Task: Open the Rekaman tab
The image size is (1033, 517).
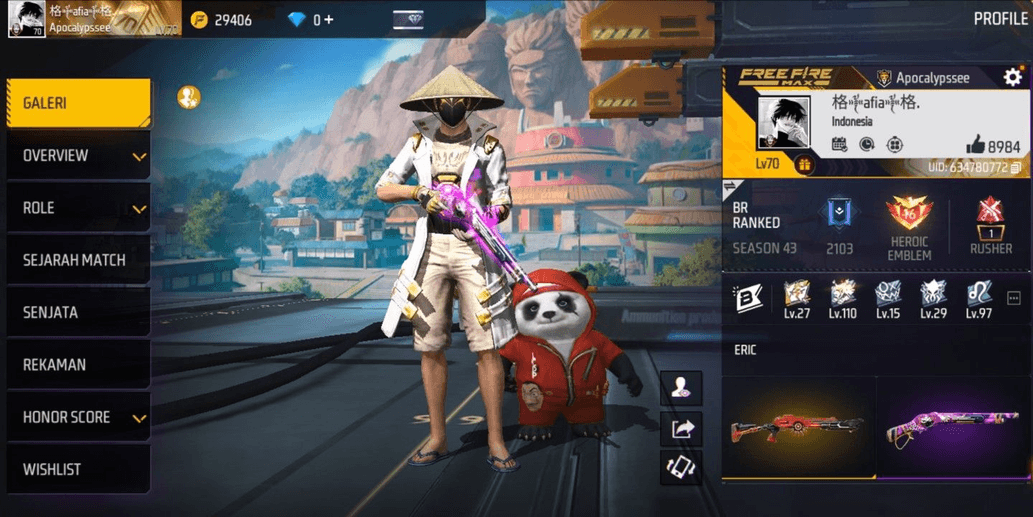Action: click(78, 365)
